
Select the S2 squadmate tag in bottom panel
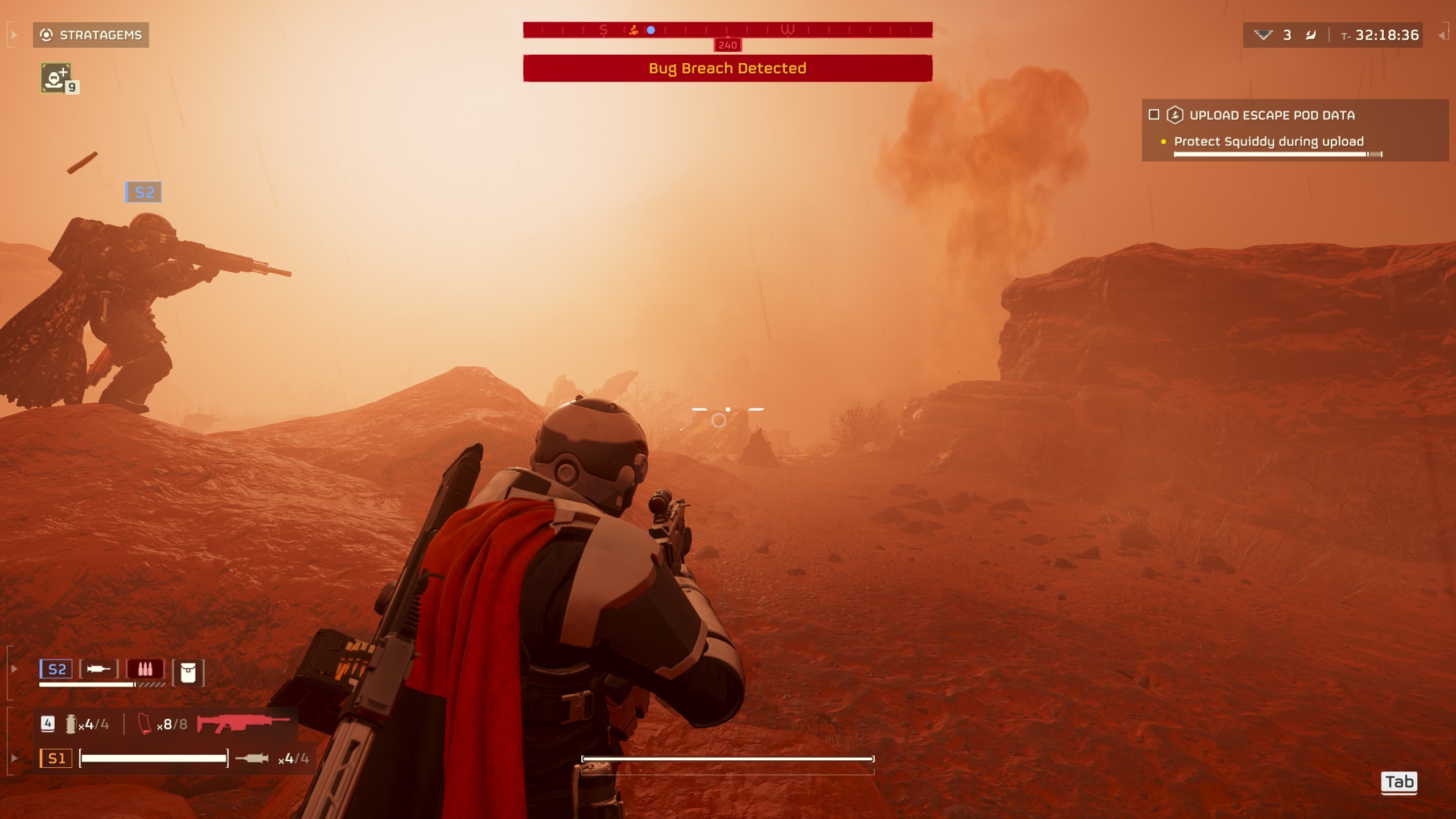(x=56, y=669)
